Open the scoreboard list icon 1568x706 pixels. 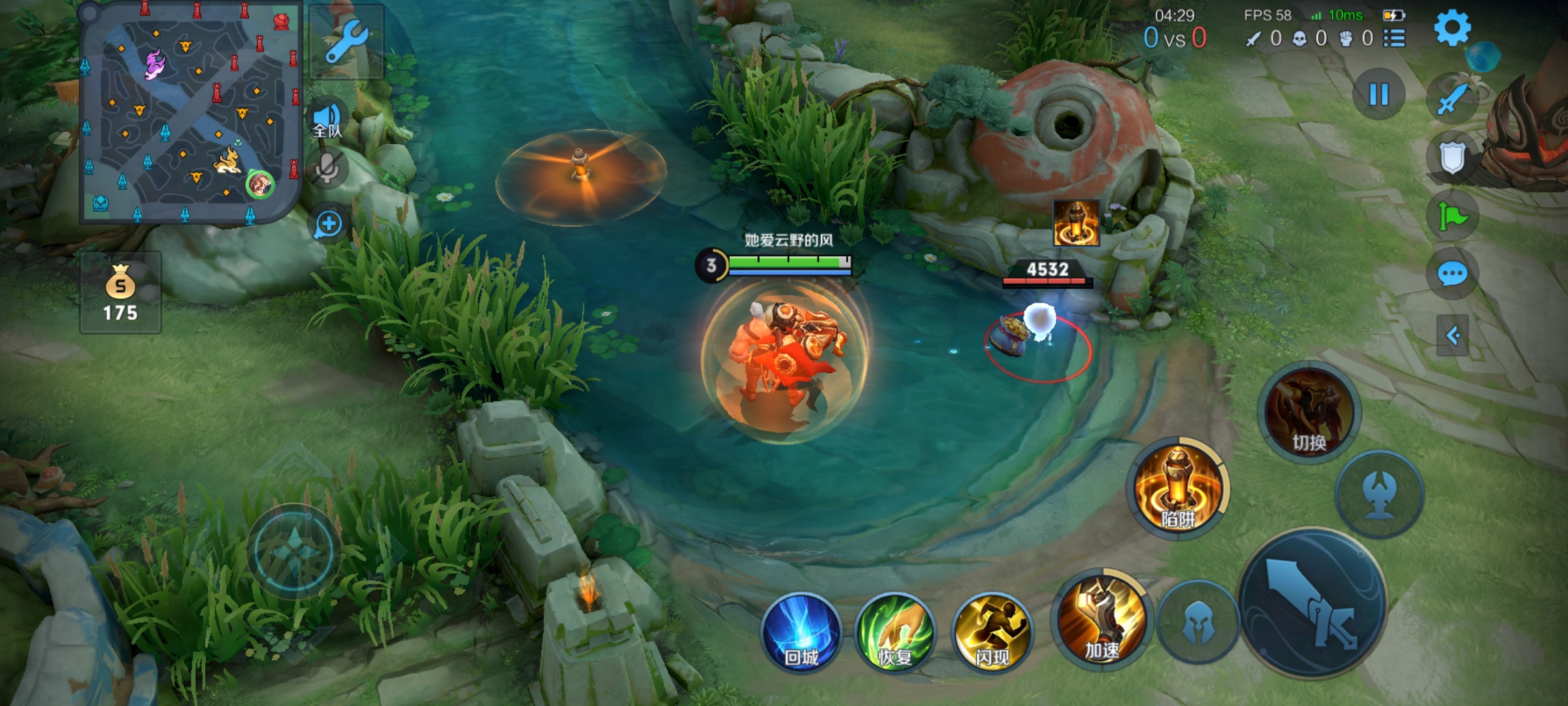pos(1394,39)
